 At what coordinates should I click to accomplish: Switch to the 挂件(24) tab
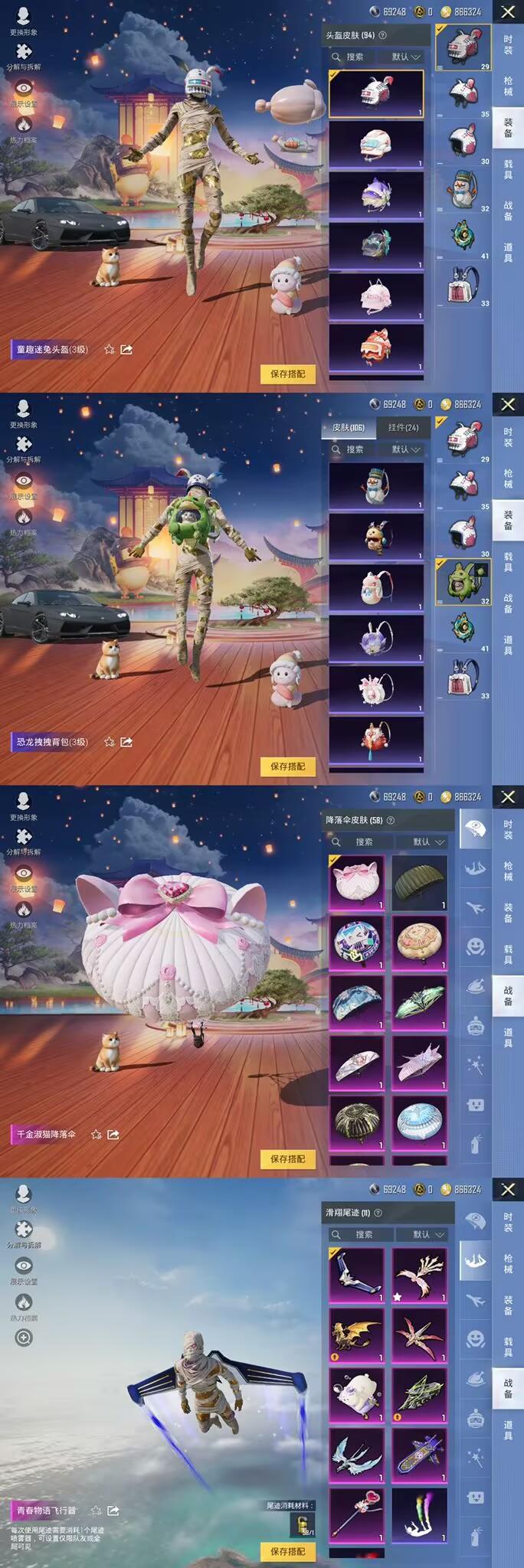click(403, 427)
